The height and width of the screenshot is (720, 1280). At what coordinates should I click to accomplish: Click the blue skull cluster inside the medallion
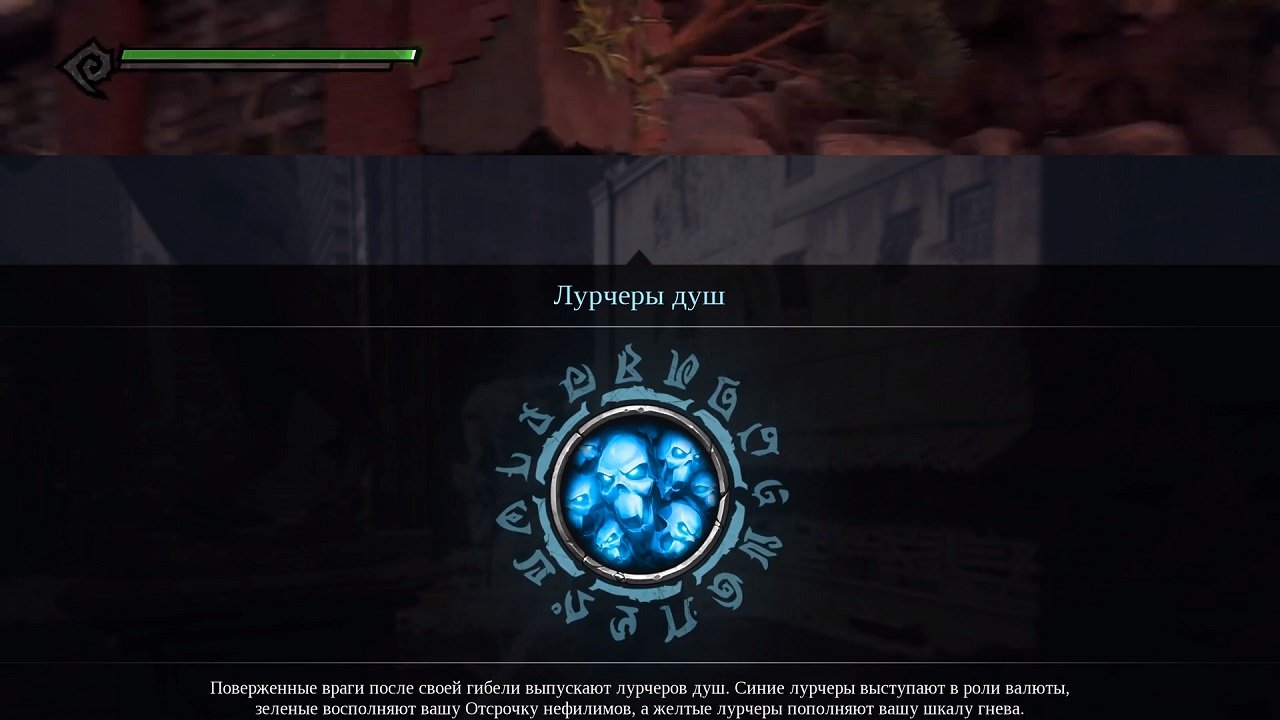640,490
